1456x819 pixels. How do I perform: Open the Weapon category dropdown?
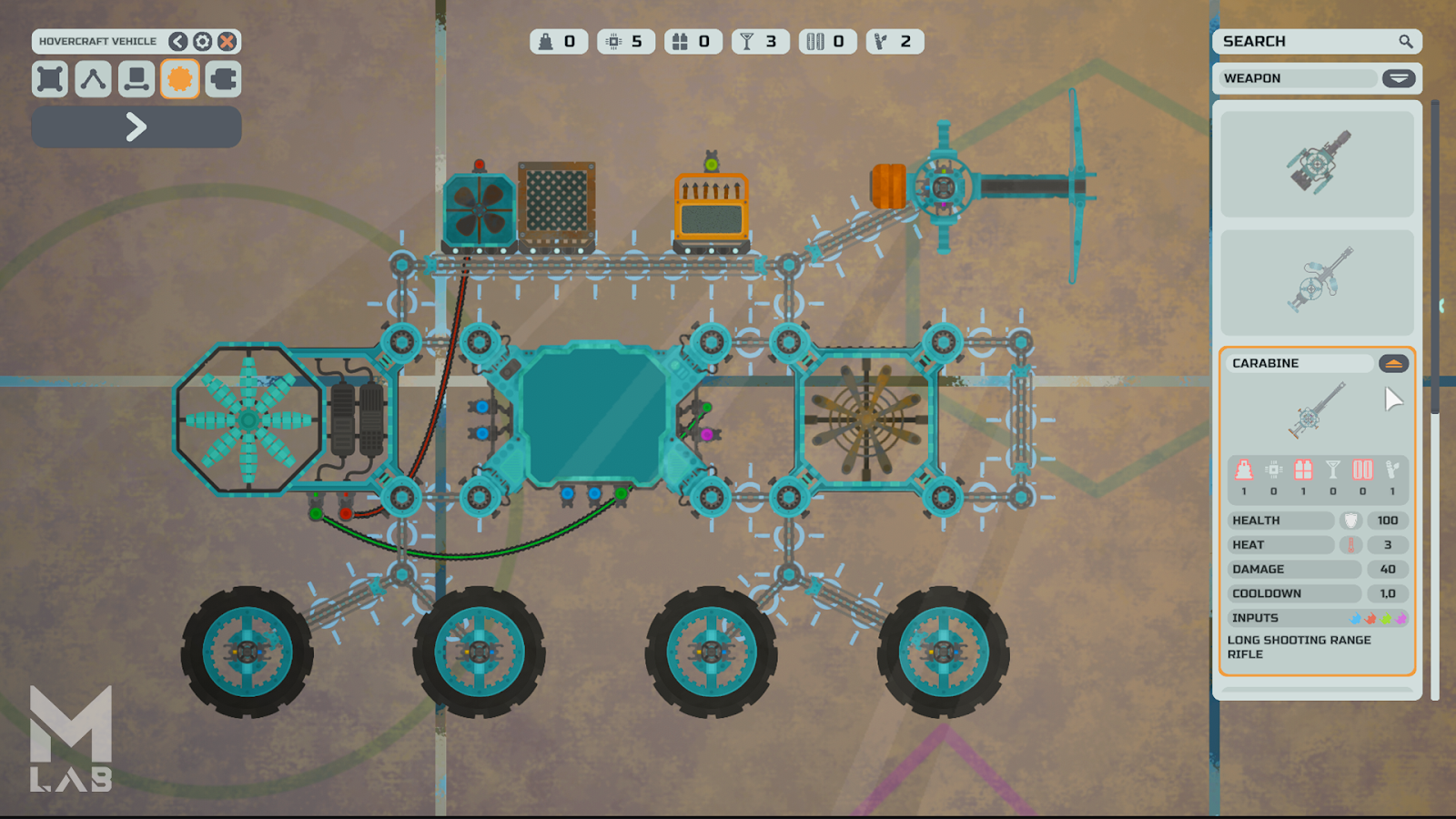1399,78
